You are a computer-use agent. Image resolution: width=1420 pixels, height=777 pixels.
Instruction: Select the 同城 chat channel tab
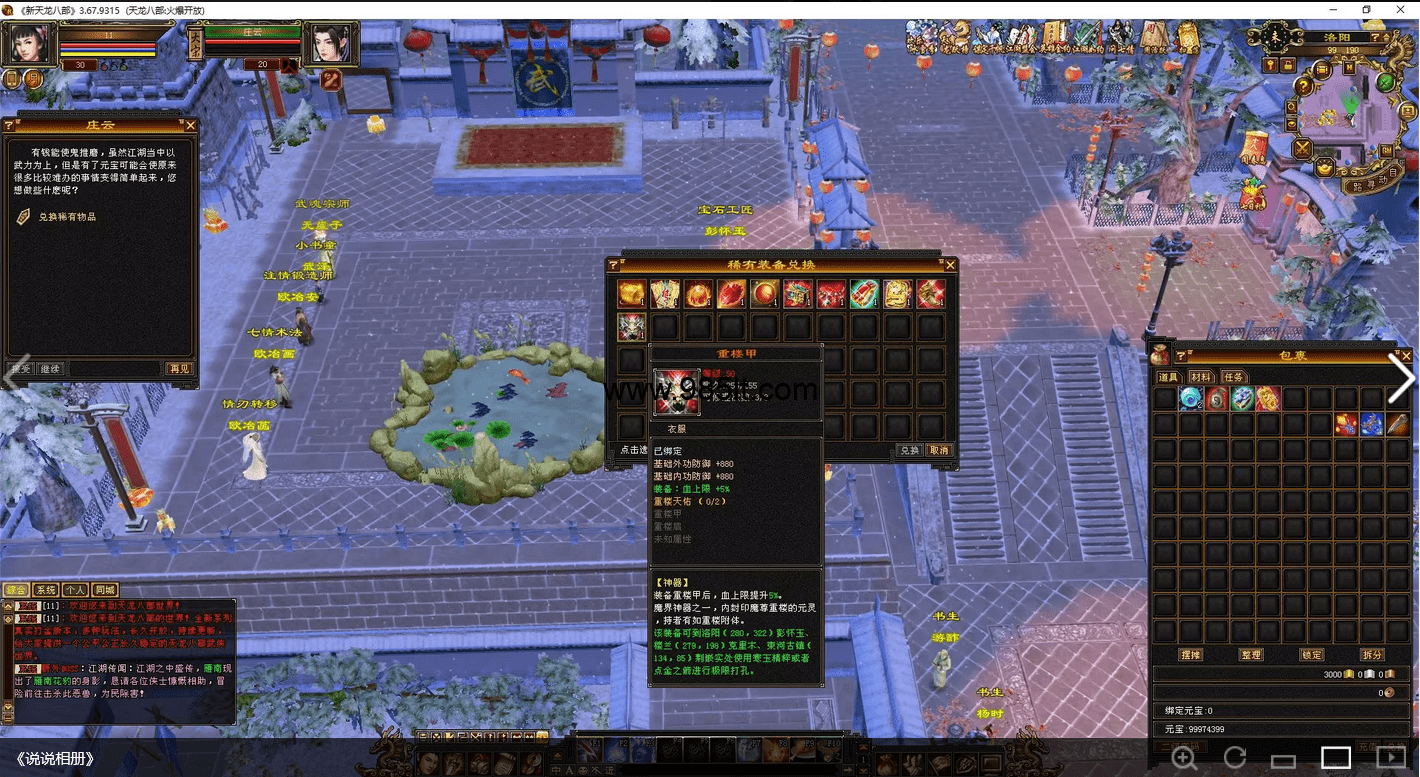(105, 590)
